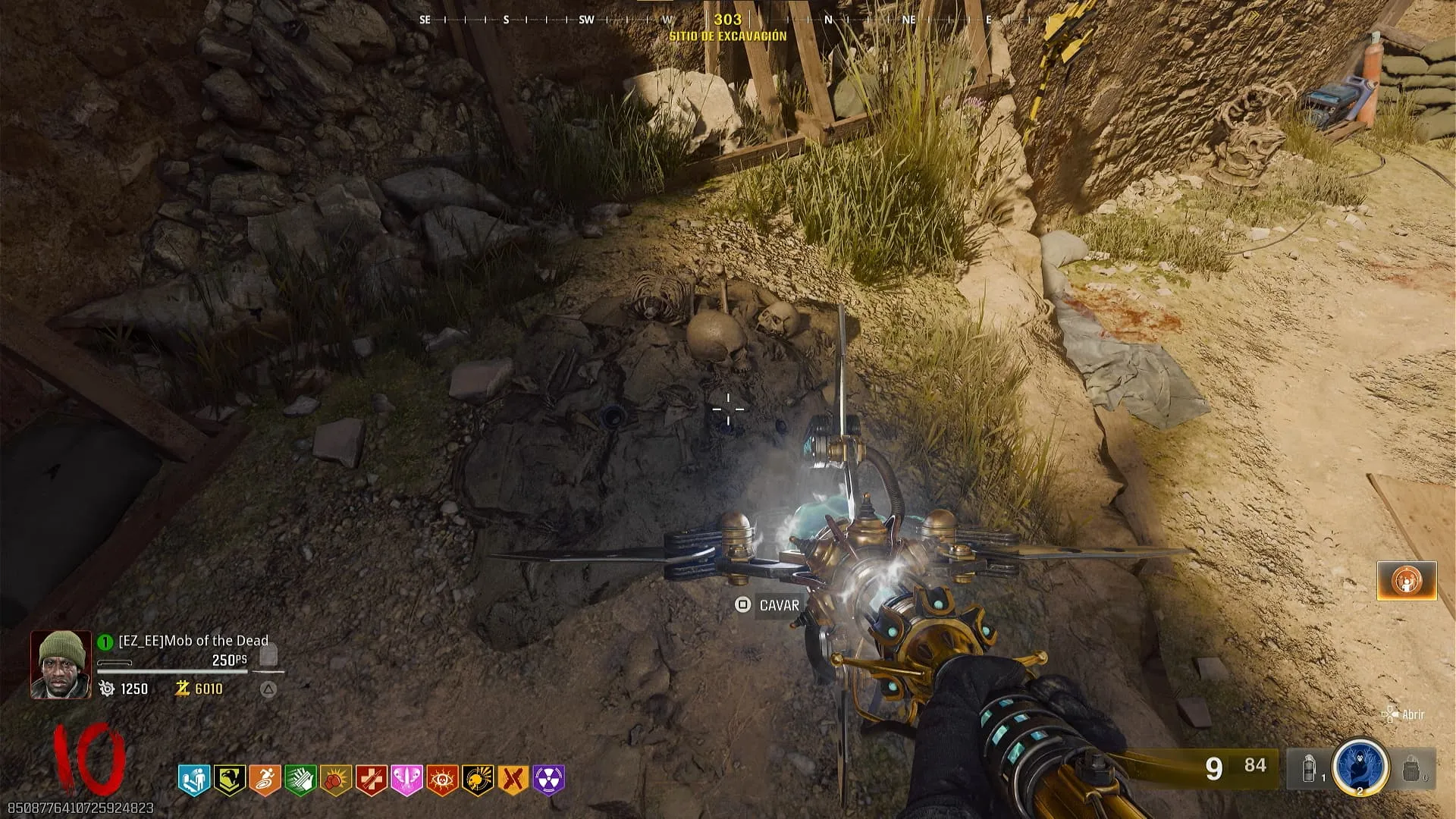1456x819 pixels.
Task: Select the greyed-out lethal equipment slot
Action: (x=1411, y=769)
